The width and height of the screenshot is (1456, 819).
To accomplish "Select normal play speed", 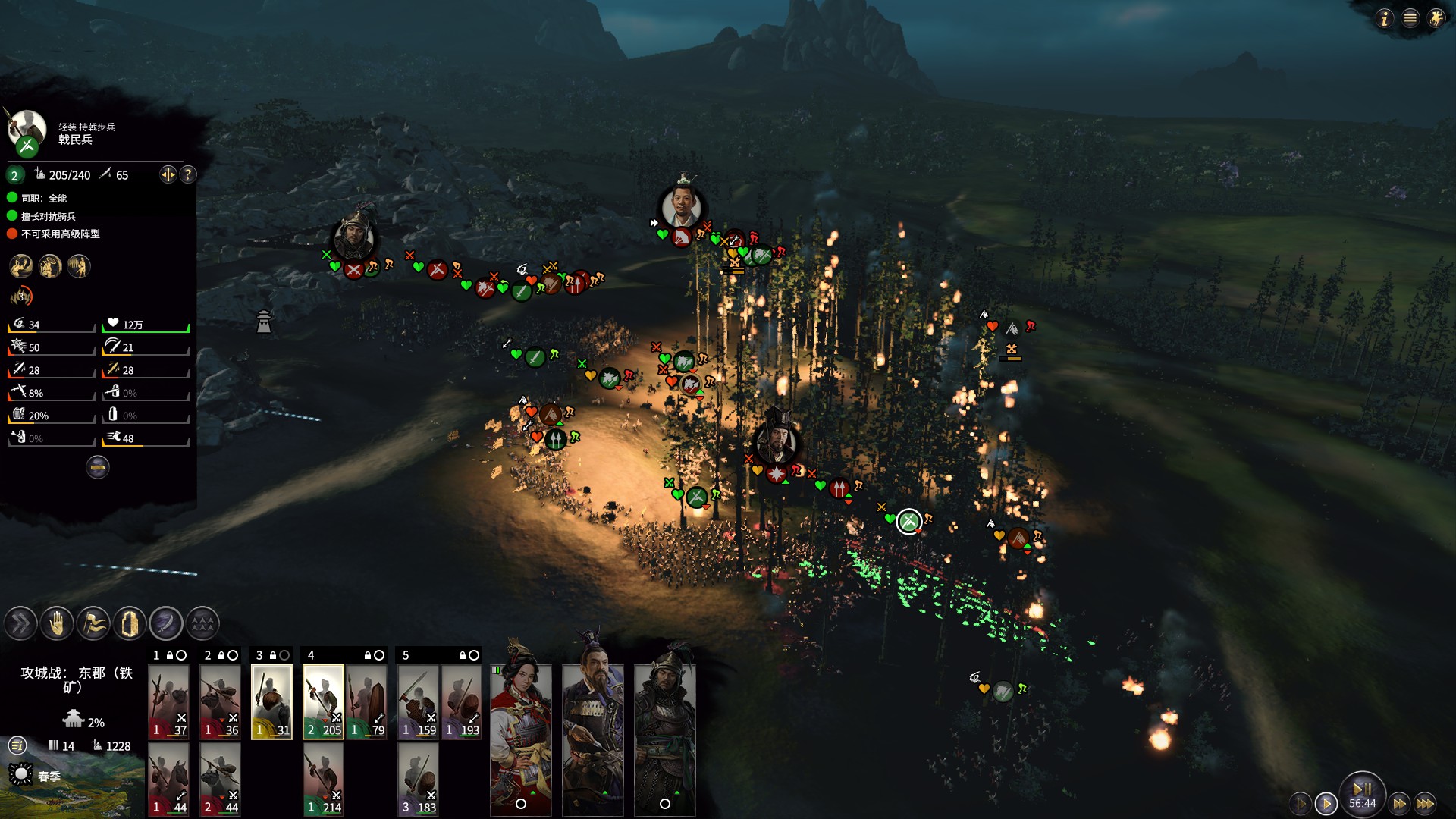I will pyautogui.click(x=1326, y=803).
